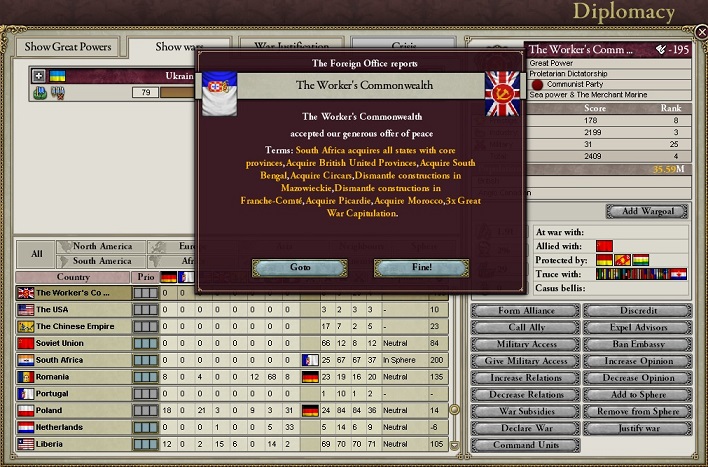
Task: Form Alliance with the selected country
Action: (x=527, y=311)
